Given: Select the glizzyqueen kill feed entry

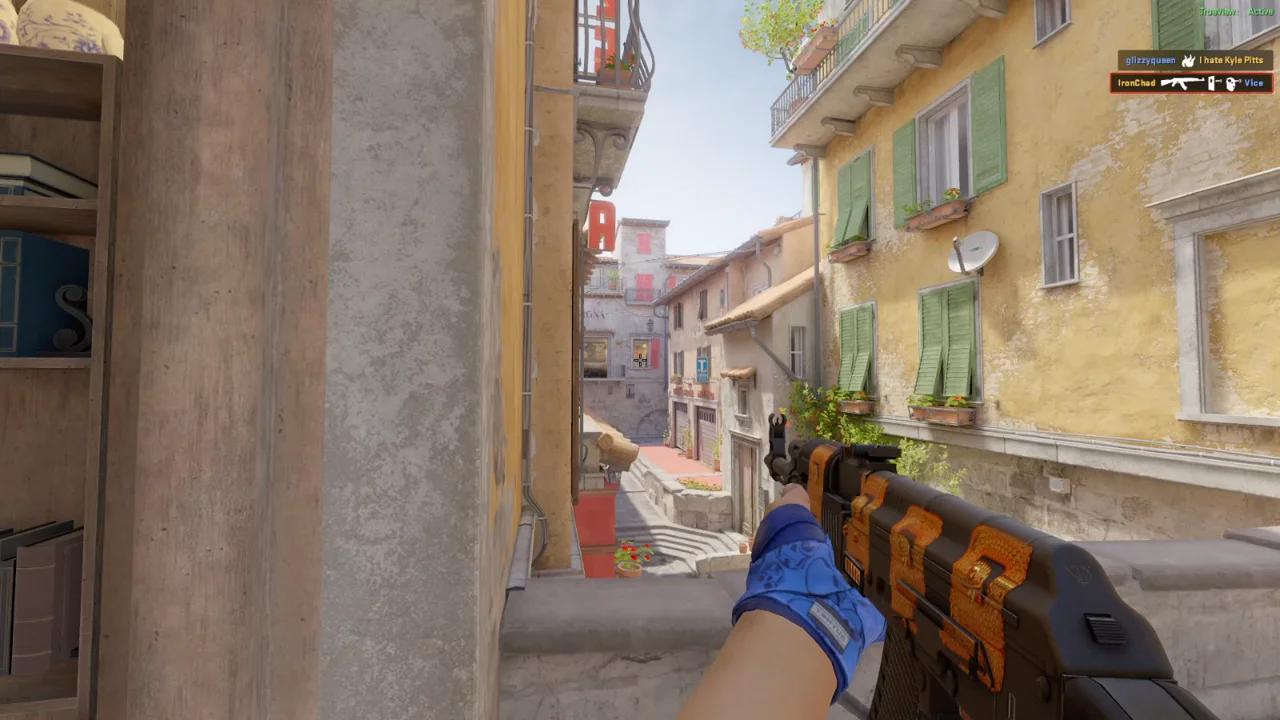Looking at the screenshot, I should tap(1194, 60).
